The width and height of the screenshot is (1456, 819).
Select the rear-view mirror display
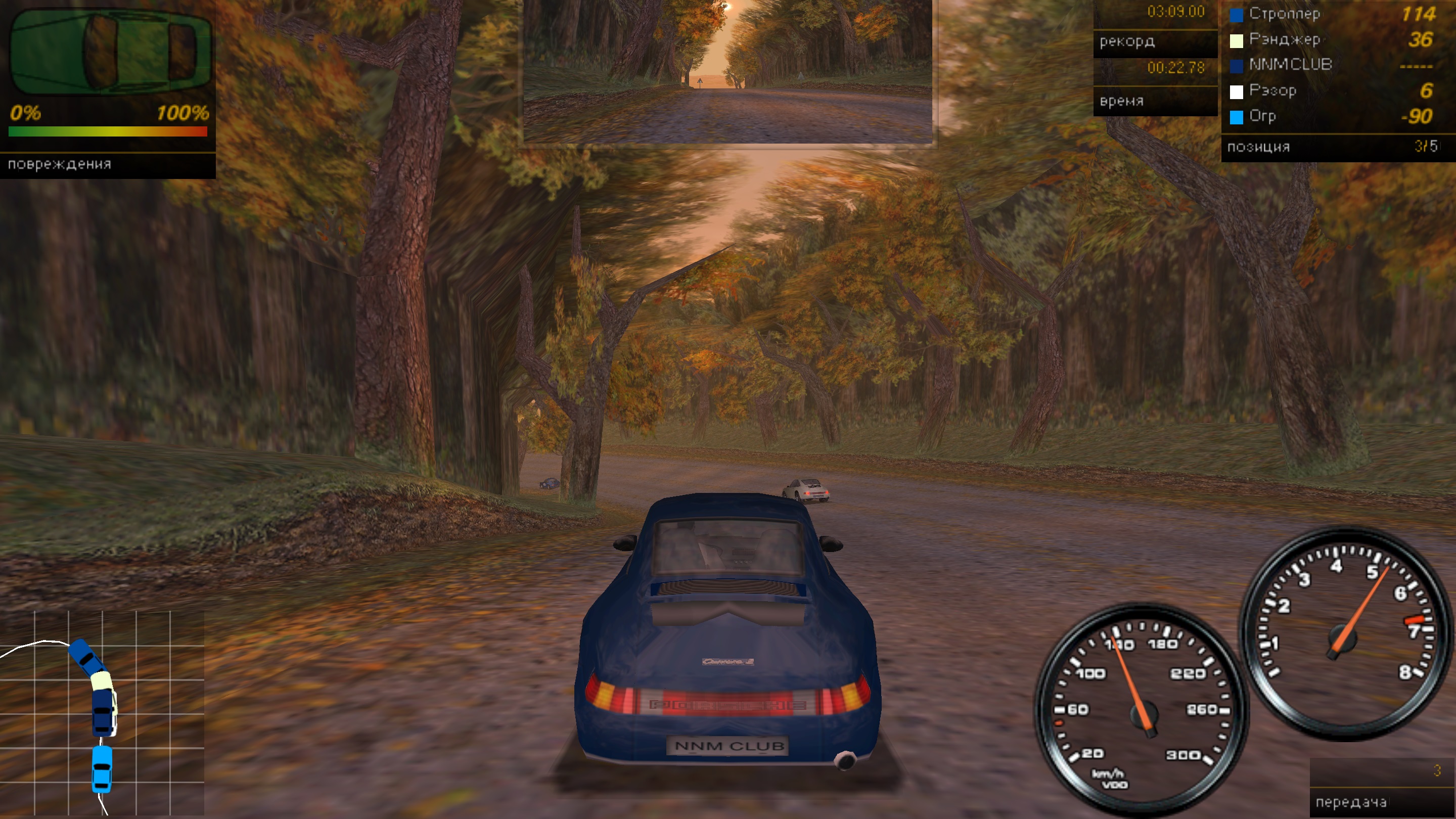(727, 71)
